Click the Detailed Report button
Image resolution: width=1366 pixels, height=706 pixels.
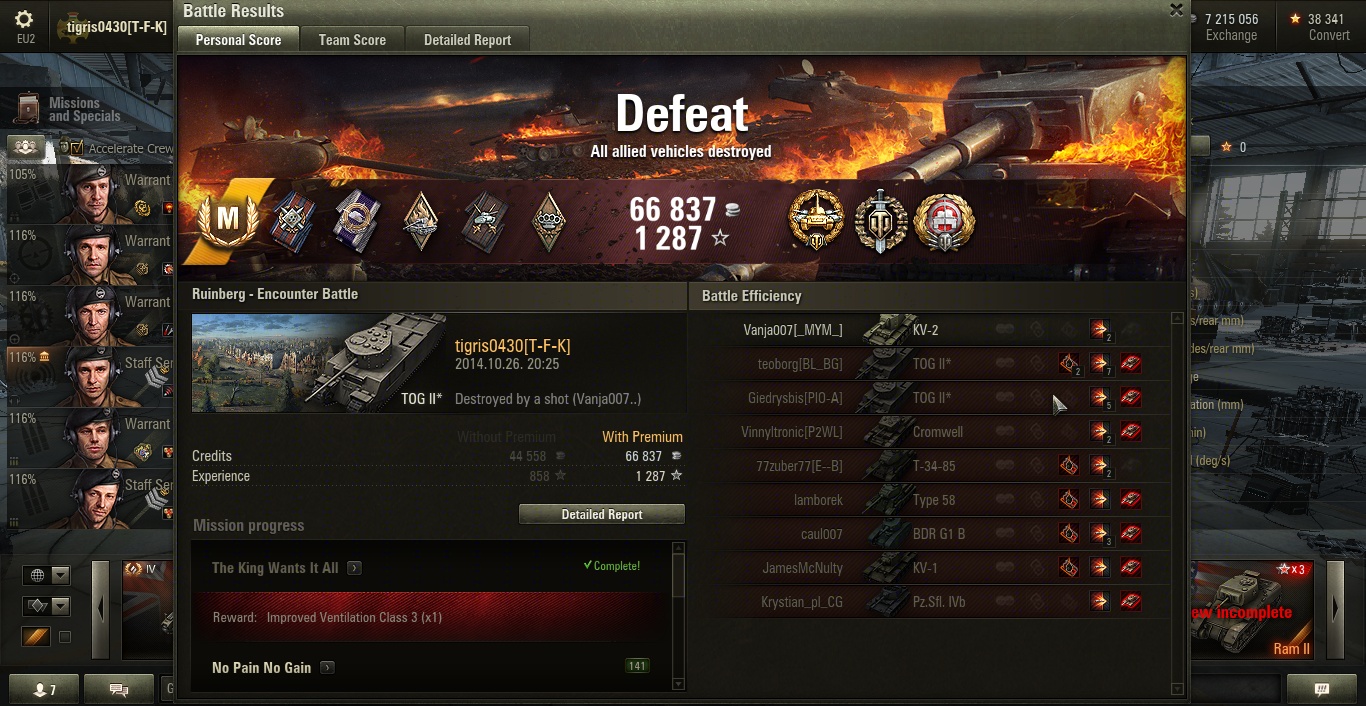[x=601, y=514]
